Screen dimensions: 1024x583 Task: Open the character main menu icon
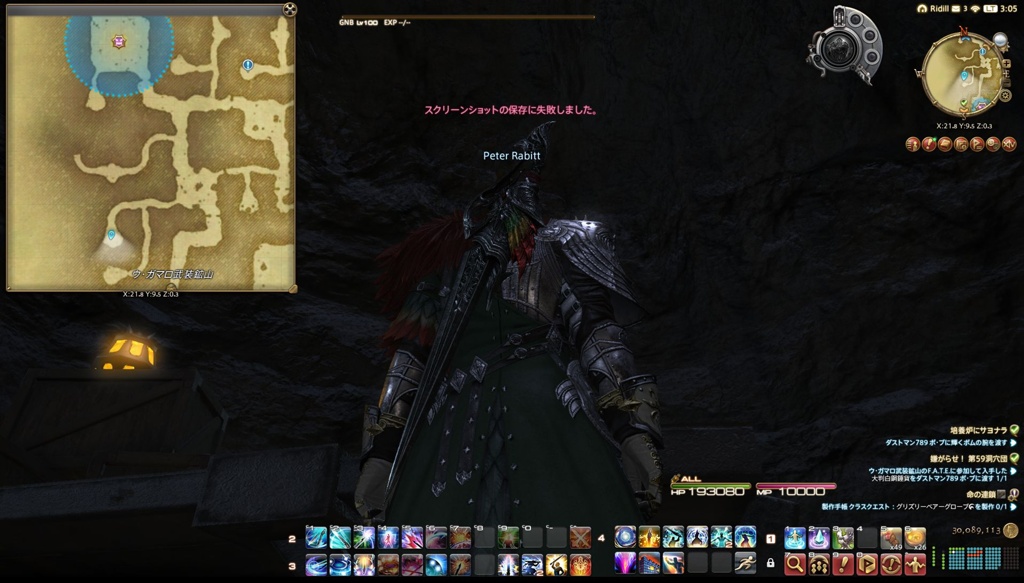(x=913, y=144)
